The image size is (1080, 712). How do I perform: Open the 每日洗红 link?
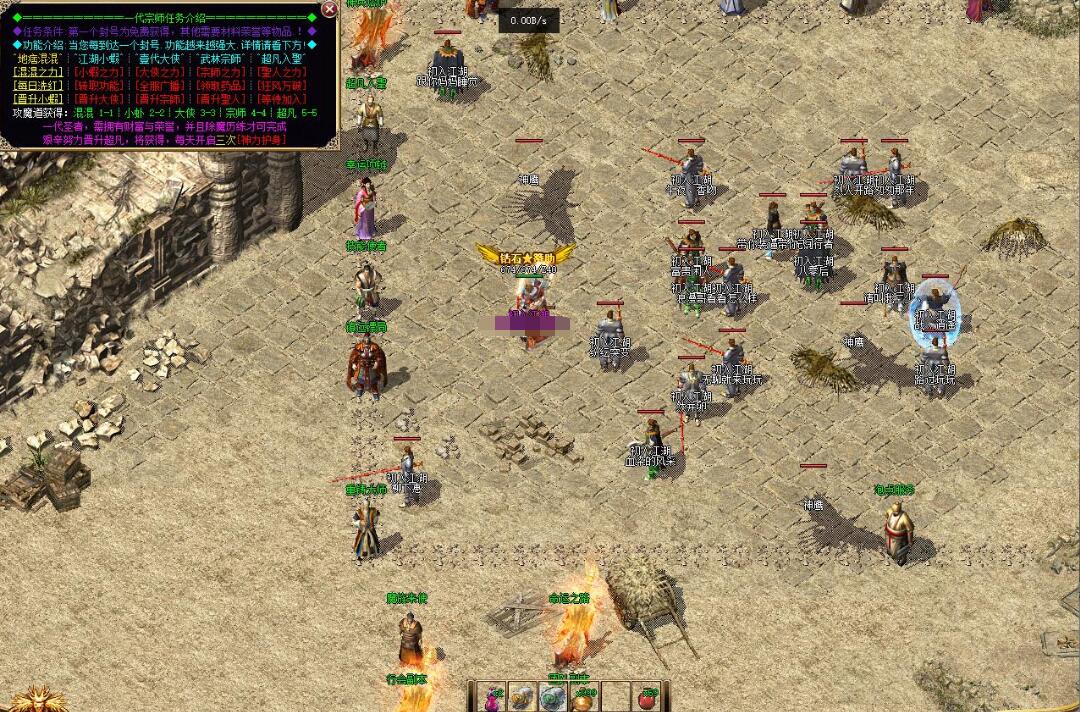[38, 85]
